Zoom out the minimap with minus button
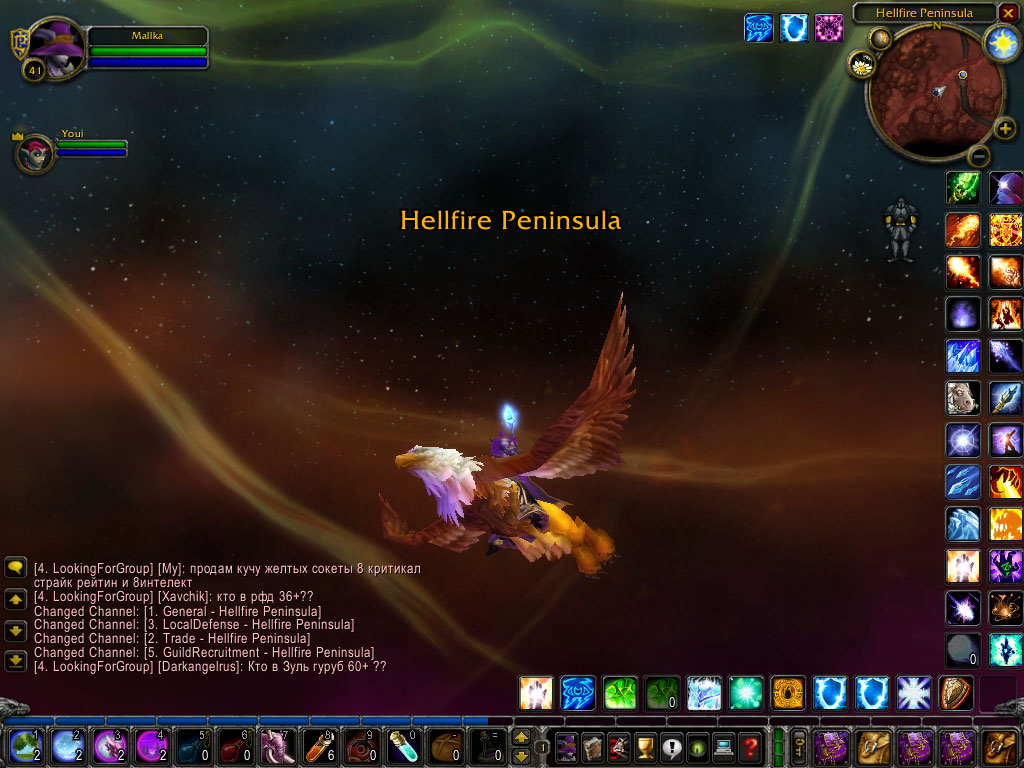 coord(980,155)
